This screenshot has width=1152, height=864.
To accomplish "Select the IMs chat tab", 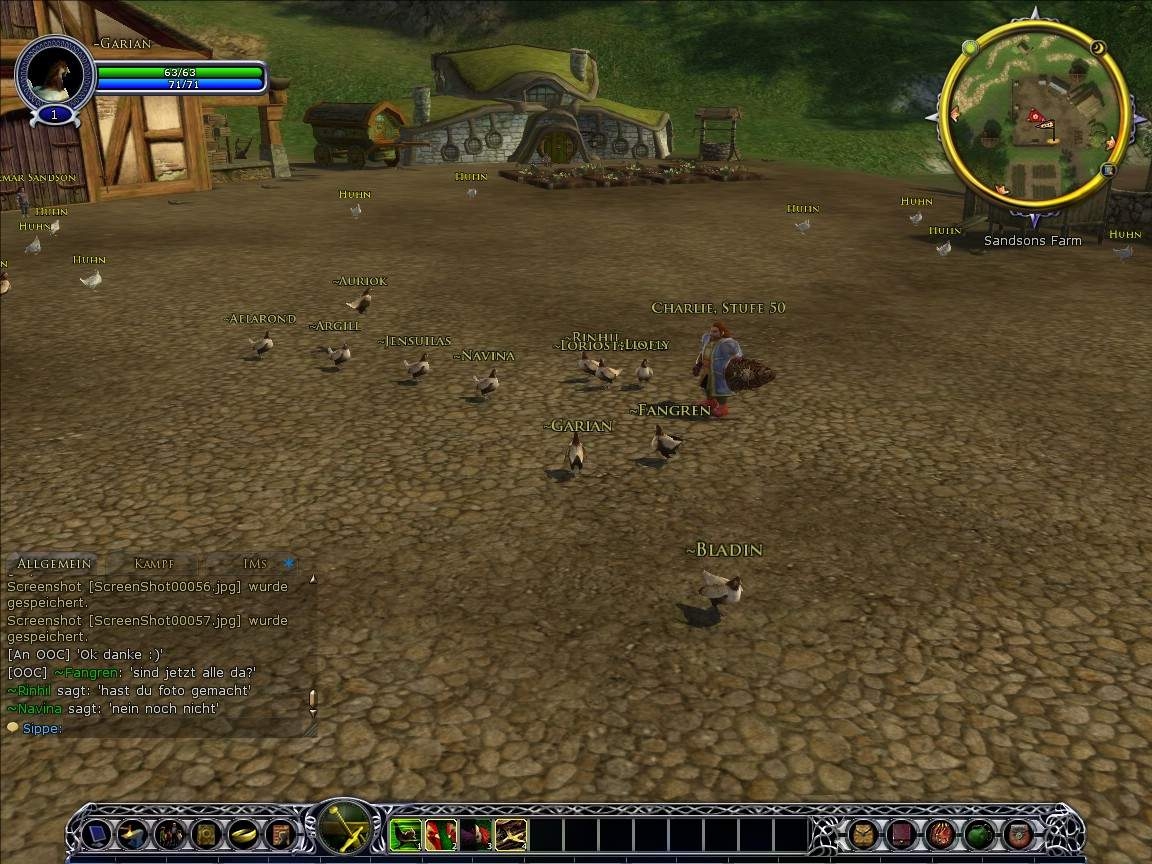I will (255, 564).
